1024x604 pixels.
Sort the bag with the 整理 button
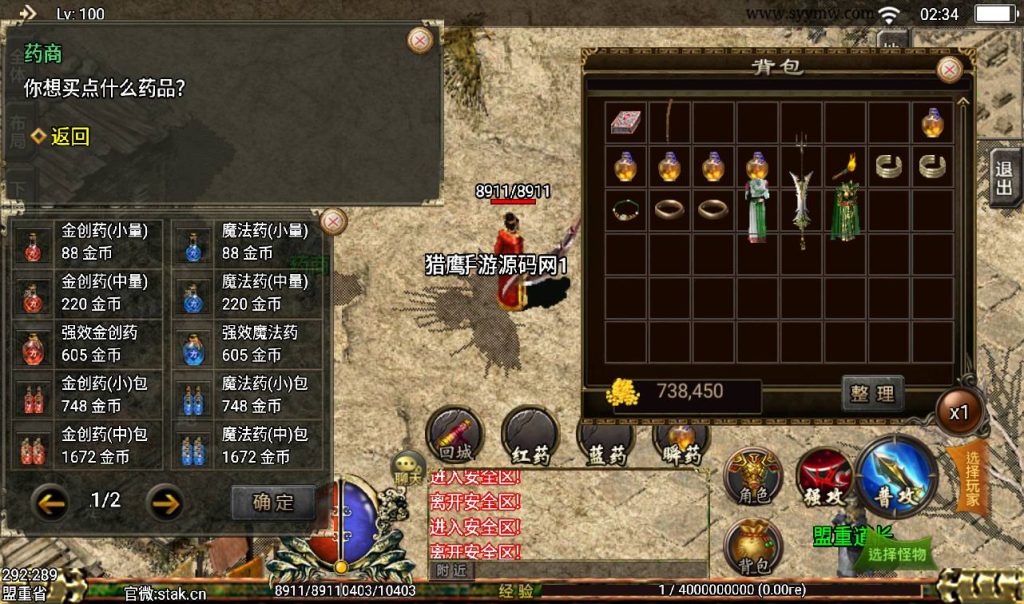tap(873, 394)
